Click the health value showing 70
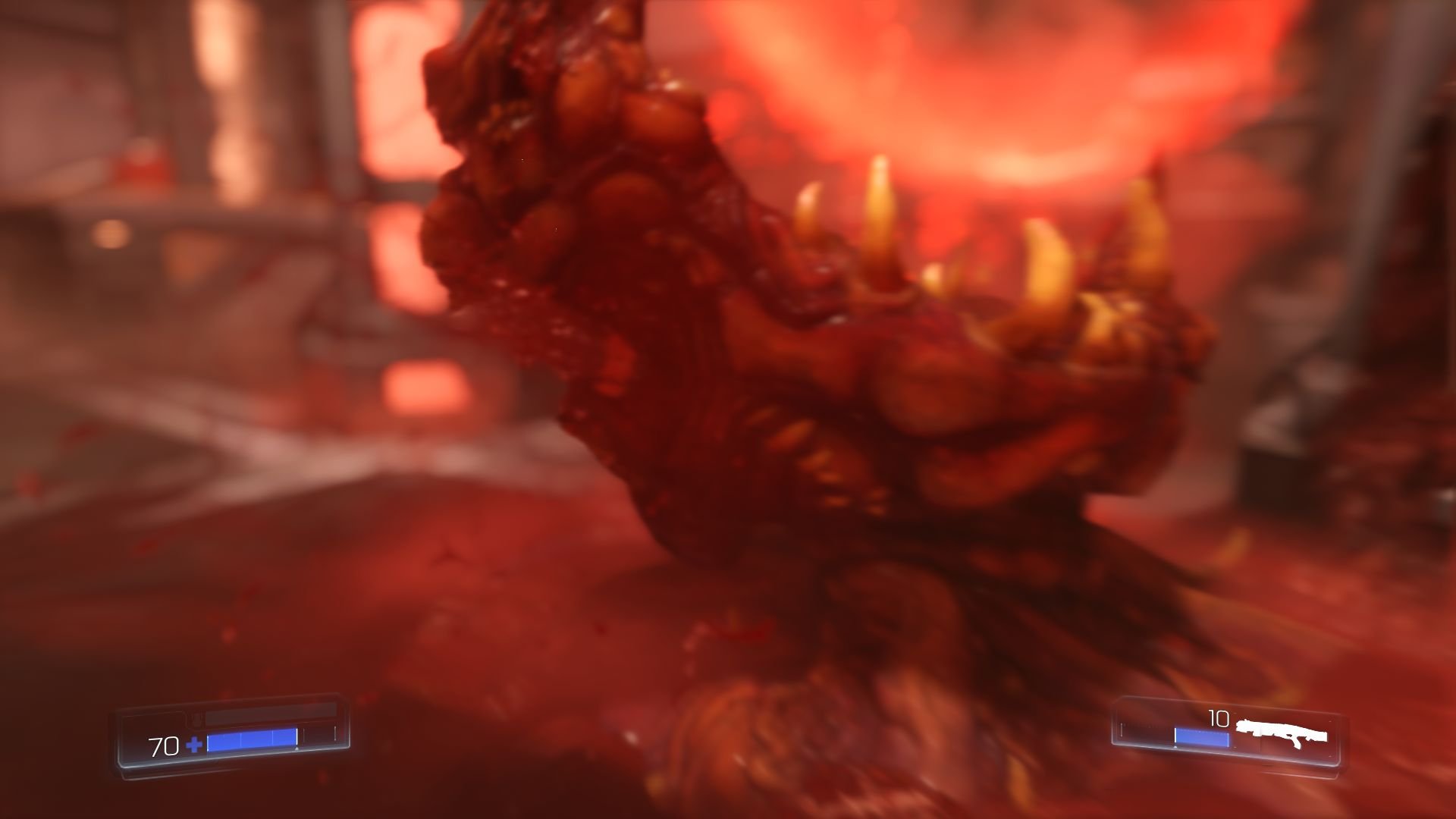This screenshot has height=819, width=1456. [164, 746]
